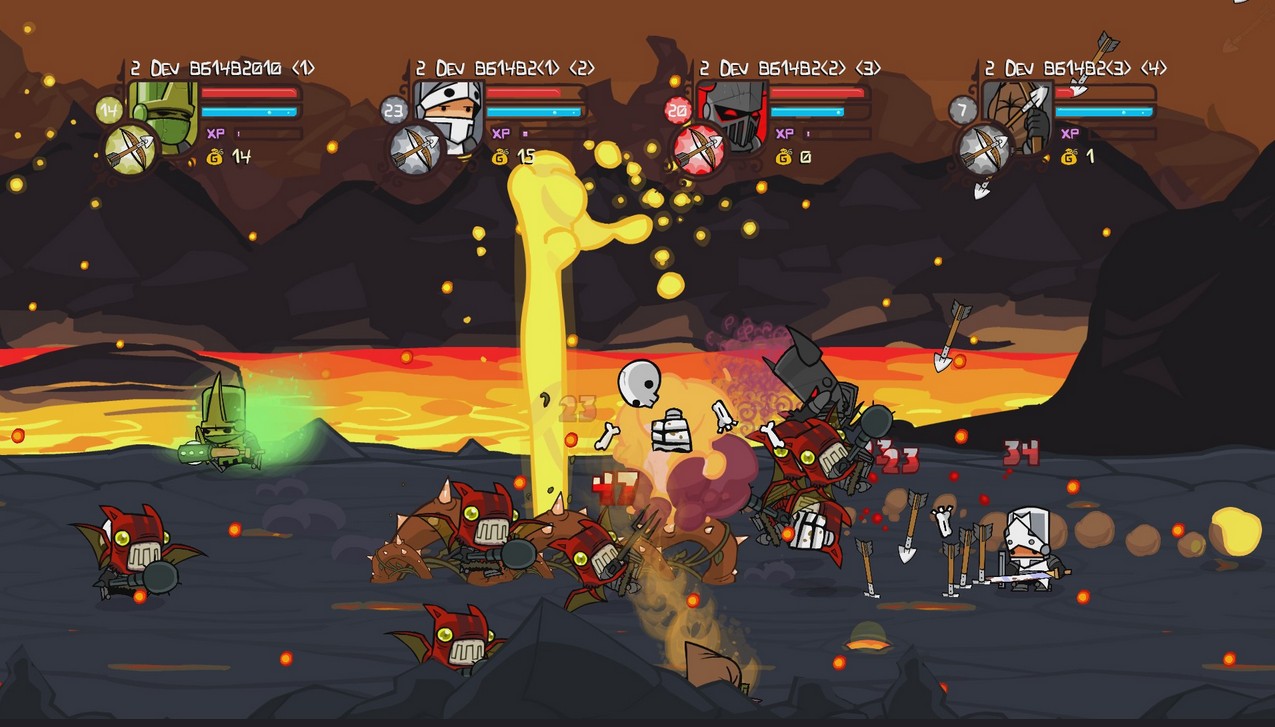Click the green bow and arrow item icon
Viewport: 1275px width, 727px height.
(x=130, y=148)
